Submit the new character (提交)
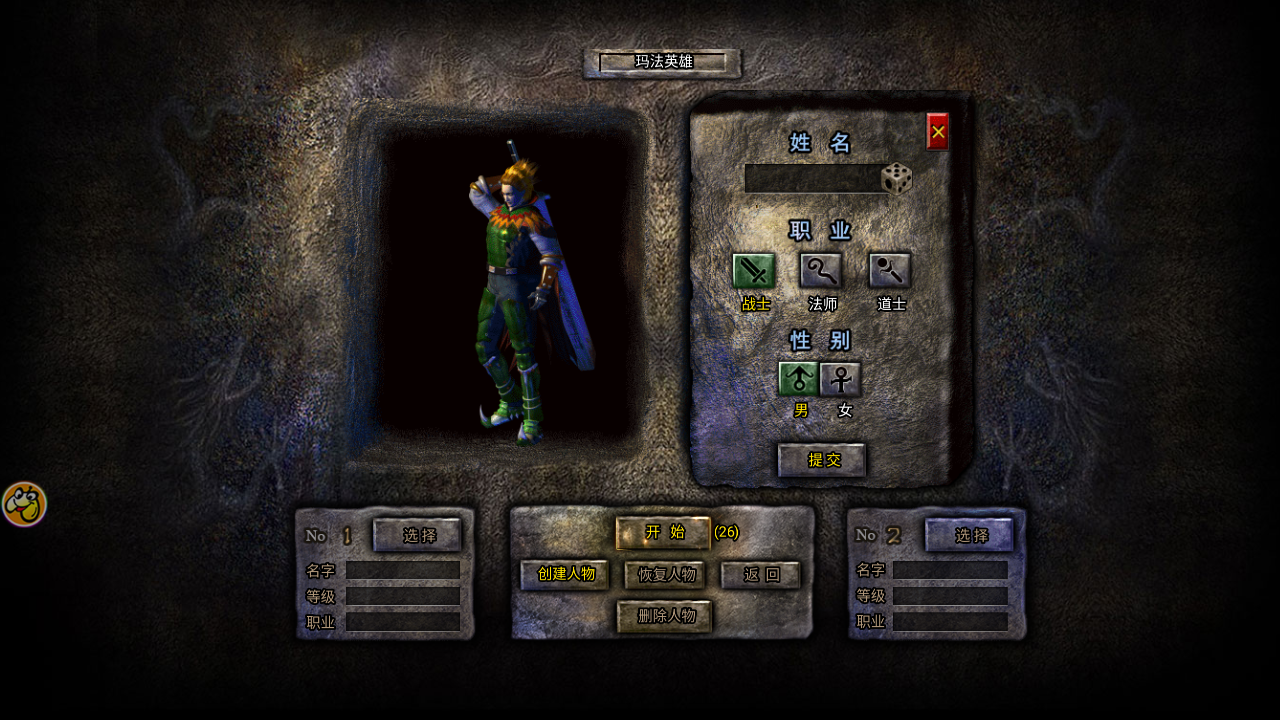1280x720 pixels. coord(822,460)
